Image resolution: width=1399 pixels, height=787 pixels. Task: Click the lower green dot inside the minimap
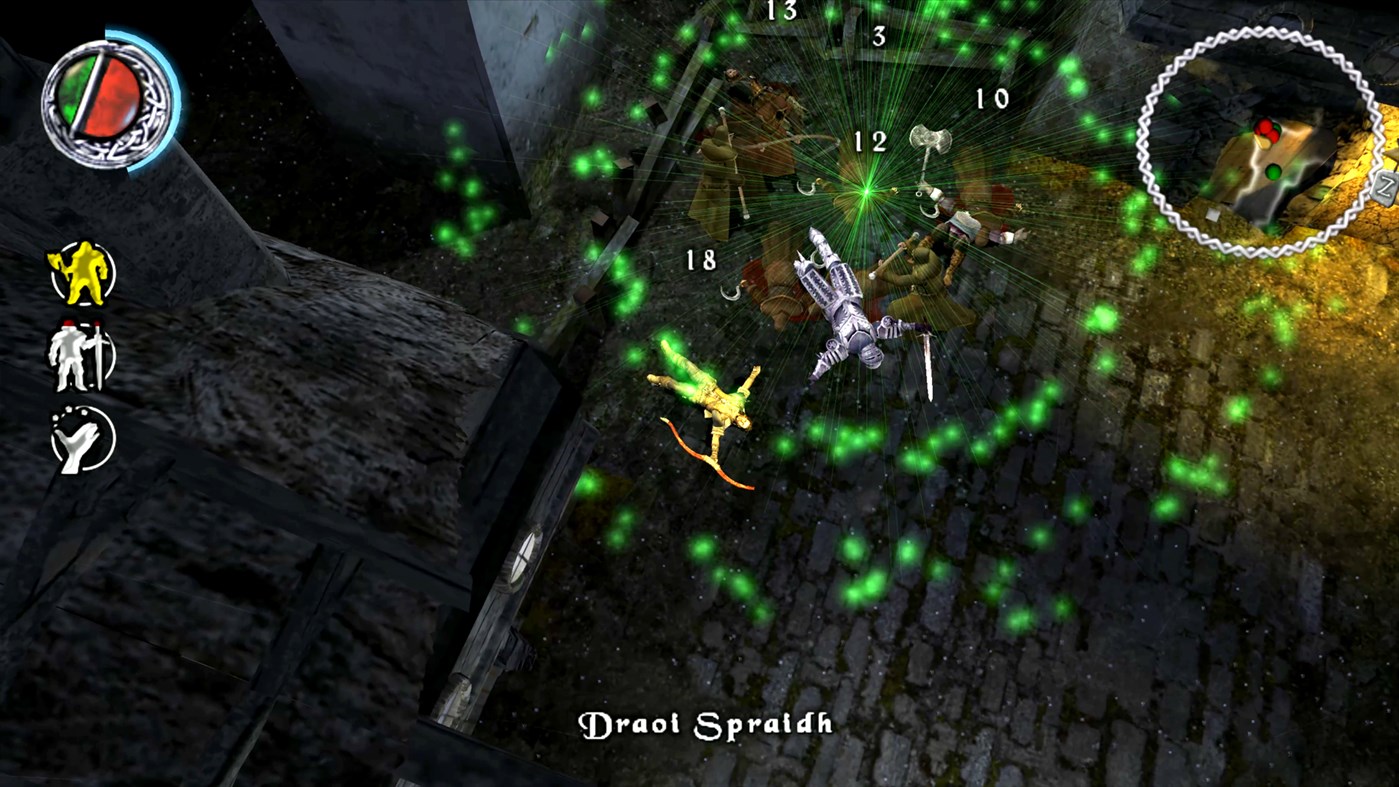pyautogui.click(x=1272, y=171)
